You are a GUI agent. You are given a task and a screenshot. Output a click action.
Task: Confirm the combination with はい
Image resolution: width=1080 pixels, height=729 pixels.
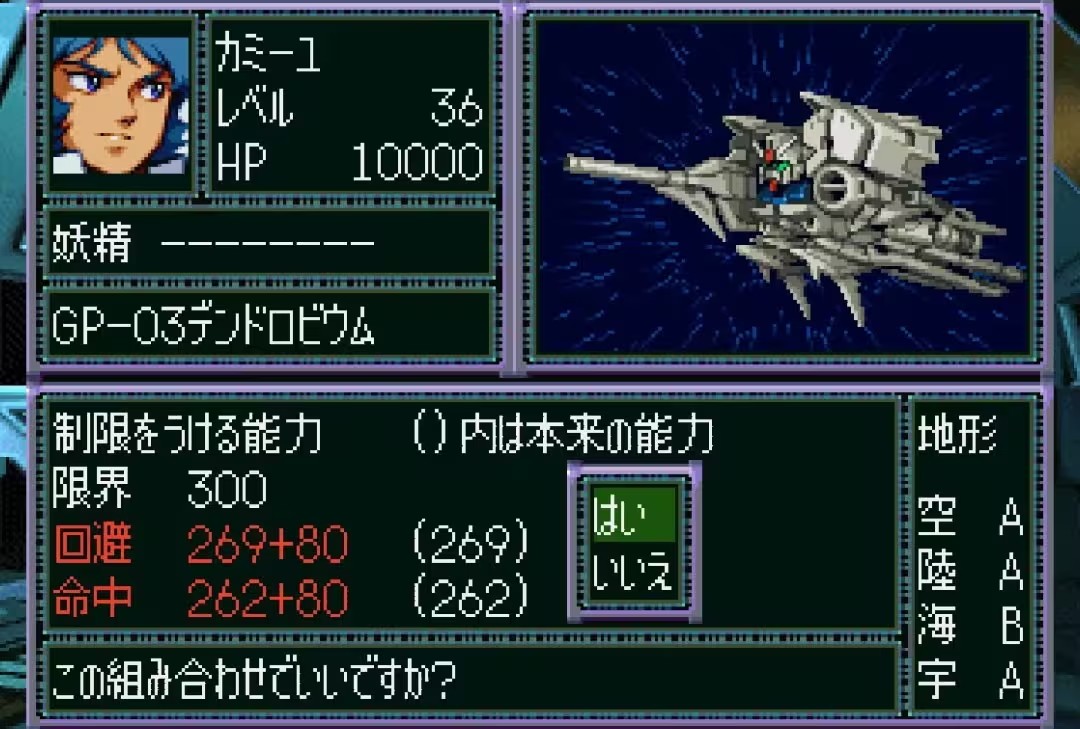point(633,515)
